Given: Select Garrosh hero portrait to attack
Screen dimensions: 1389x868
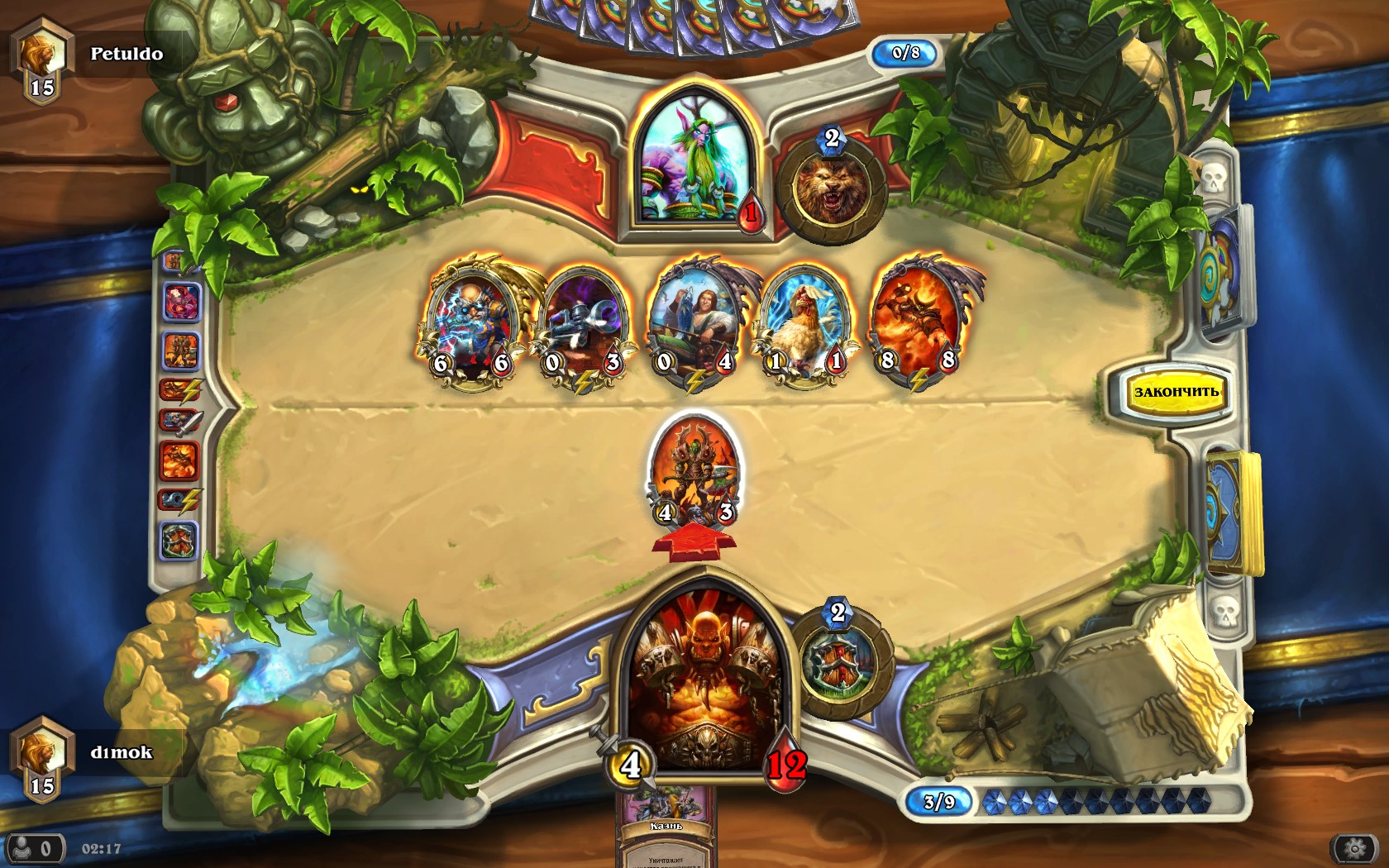Looking at the screenshot, I should 699,678.
